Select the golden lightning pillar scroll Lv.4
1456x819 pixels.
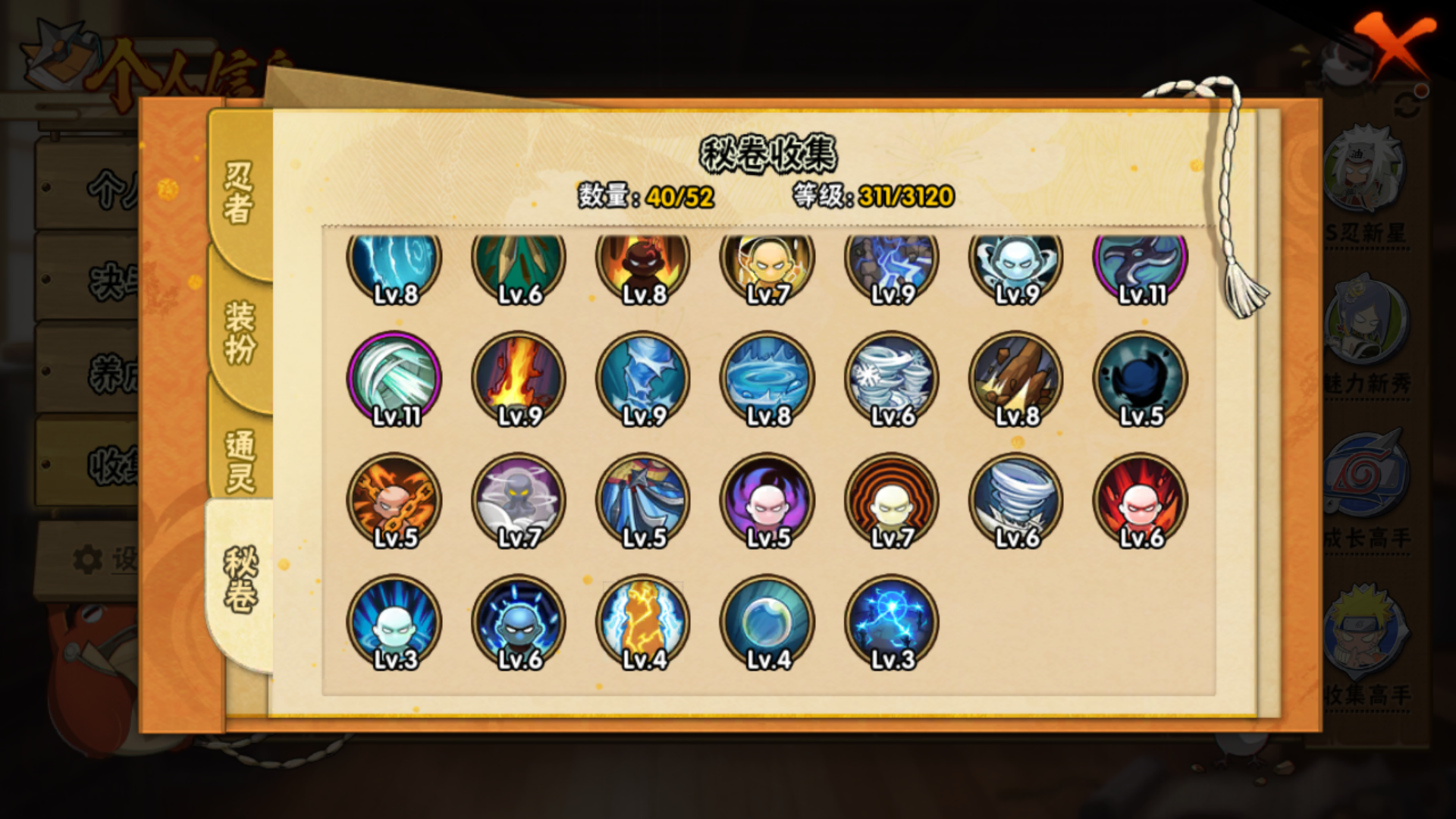pos(643,622)
